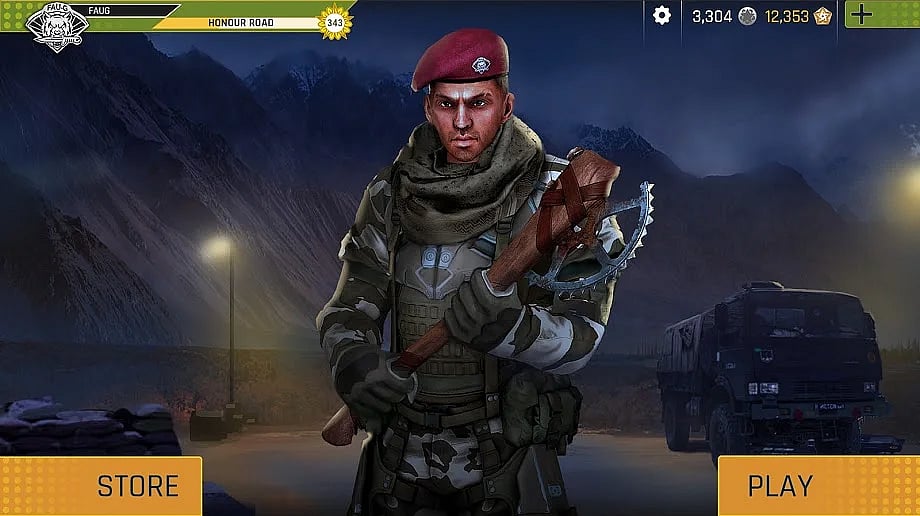Open the FAU-G player profile emblem
Image resolution: width=920 pixels, height=516 pixels.
[x=57, y=25]
